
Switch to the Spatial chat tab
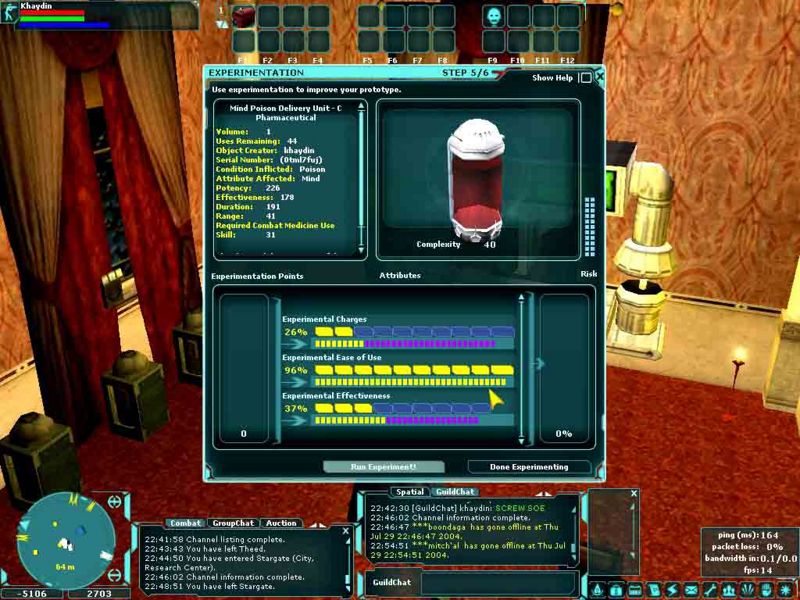pyautogui.click(x=410, y=492)
